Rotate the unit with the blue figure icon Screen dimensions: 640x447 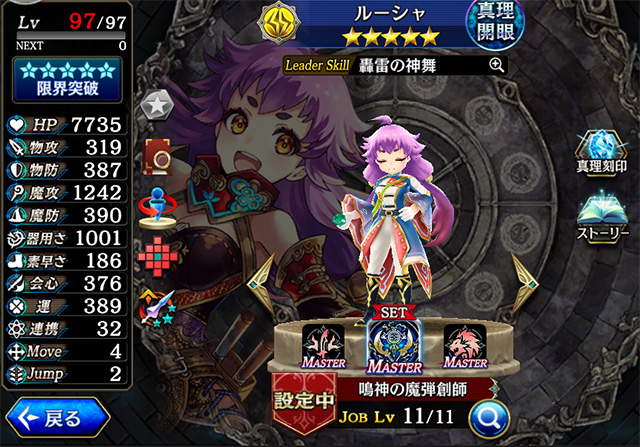[x=155, y=201]
